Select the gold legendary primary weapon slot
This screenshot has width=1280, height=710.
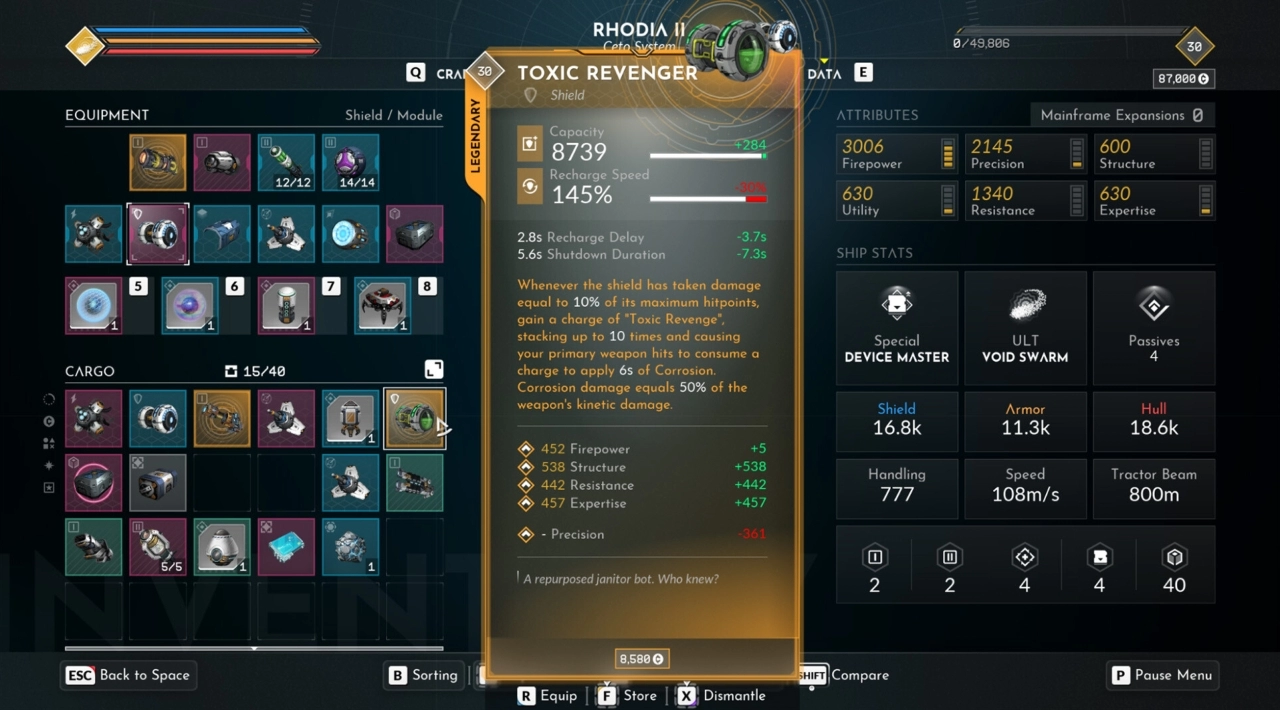[157, 162]
